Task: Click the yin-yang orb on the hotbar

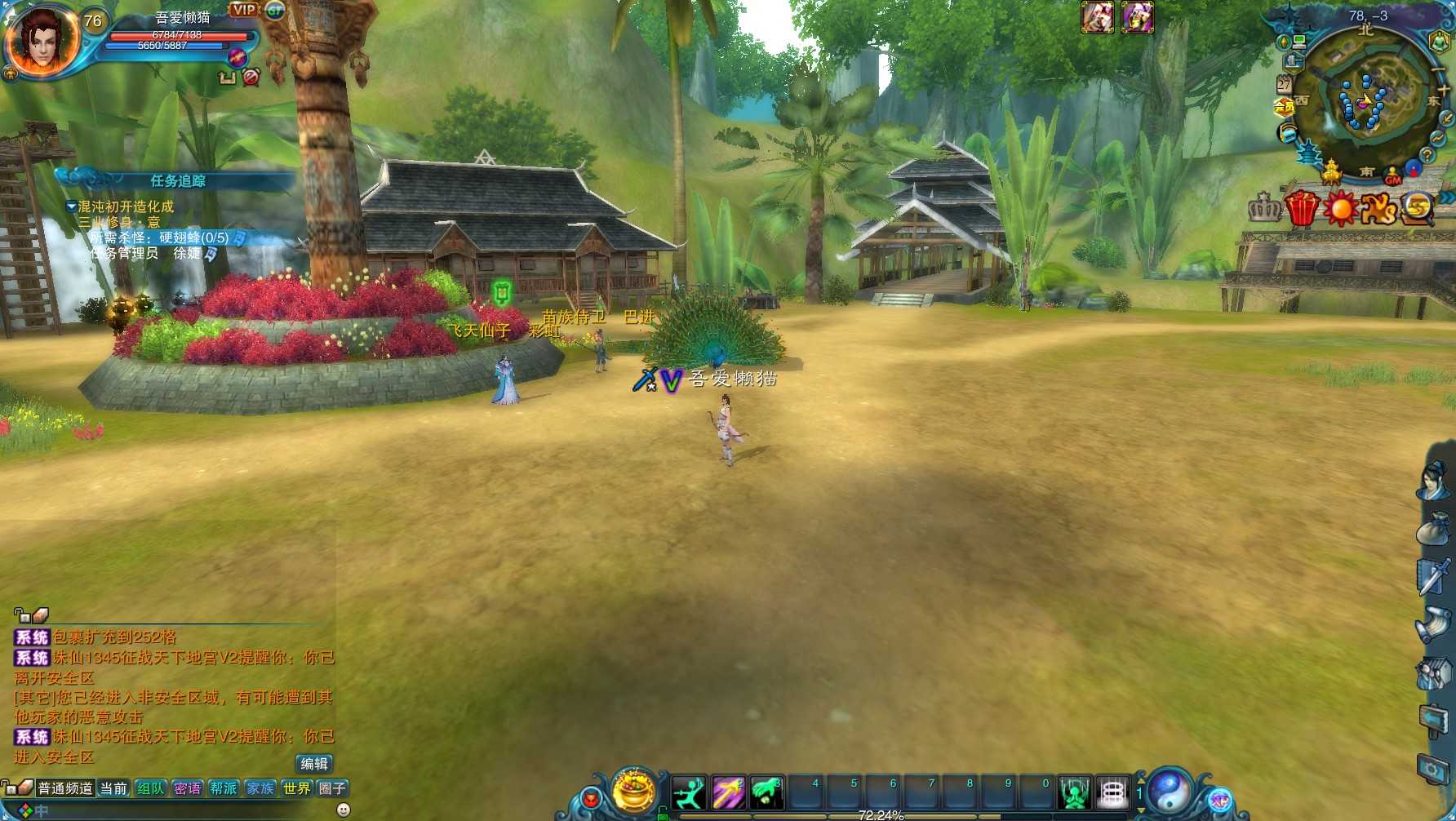Action: pyautogui.click(x=1170, y=790)
